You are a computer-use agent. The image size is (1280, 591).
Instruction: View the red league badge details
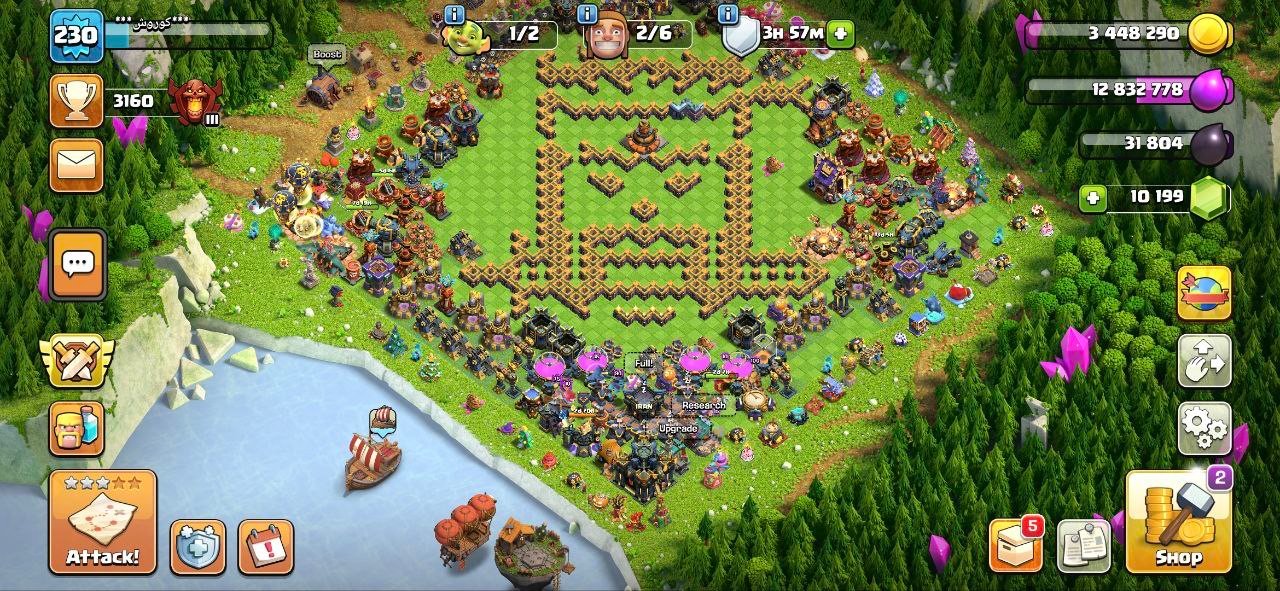tap(193, 101)
